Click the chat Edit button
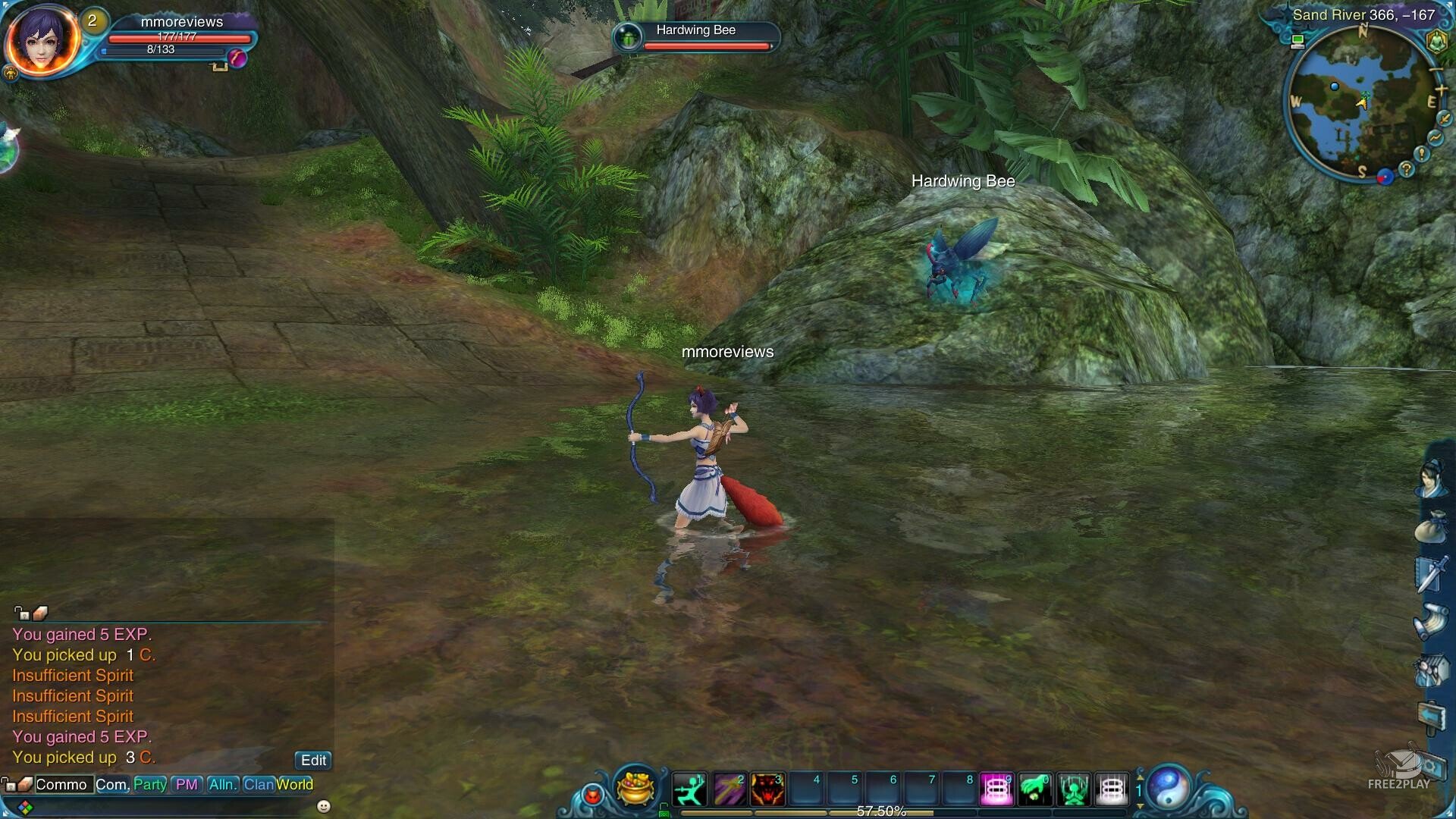Screen dimensions: 1456x819 coord(313,760)
